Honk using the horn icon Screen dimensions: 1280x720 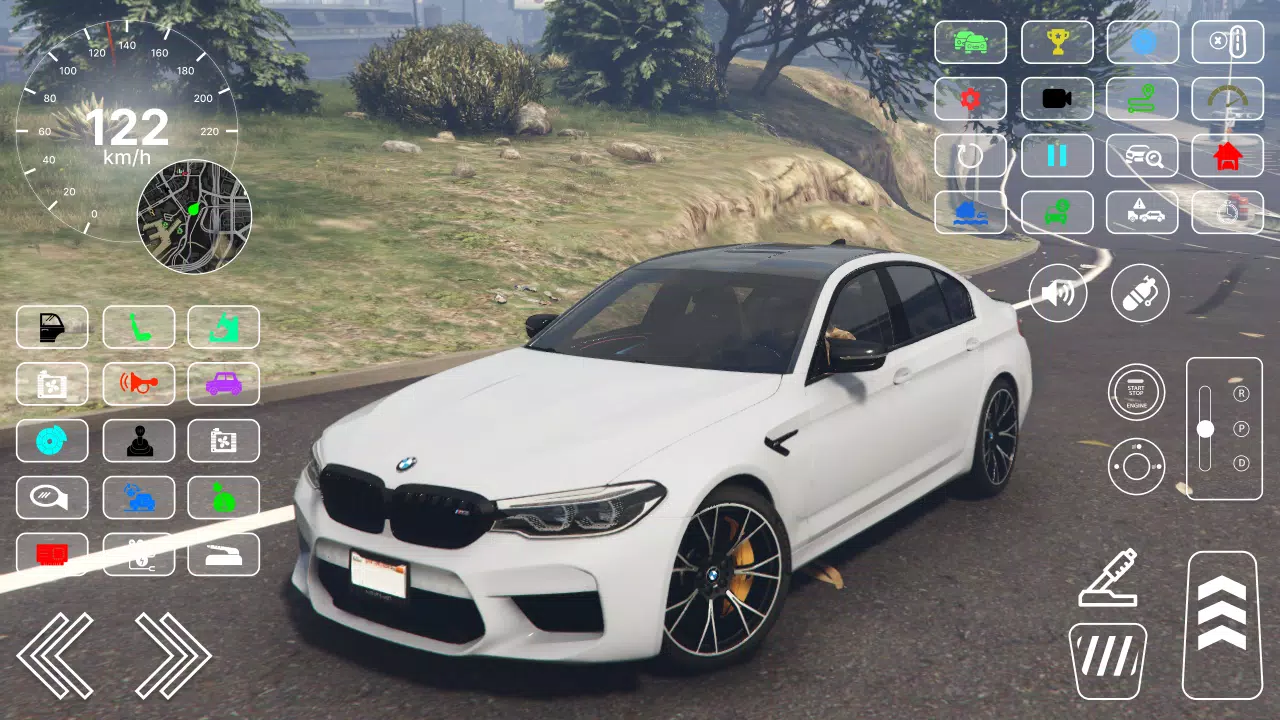pyautogui.click(x=139, y=384)
